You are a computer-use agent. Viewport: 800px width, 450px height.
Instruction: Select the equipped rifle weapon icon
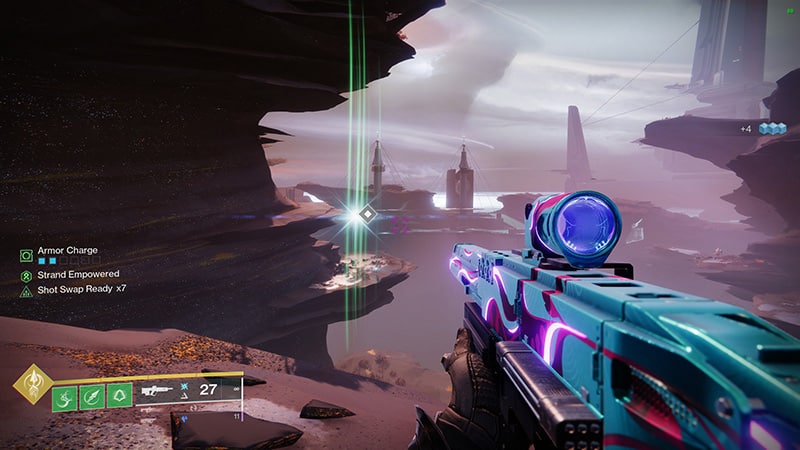(x=160, y=391)
